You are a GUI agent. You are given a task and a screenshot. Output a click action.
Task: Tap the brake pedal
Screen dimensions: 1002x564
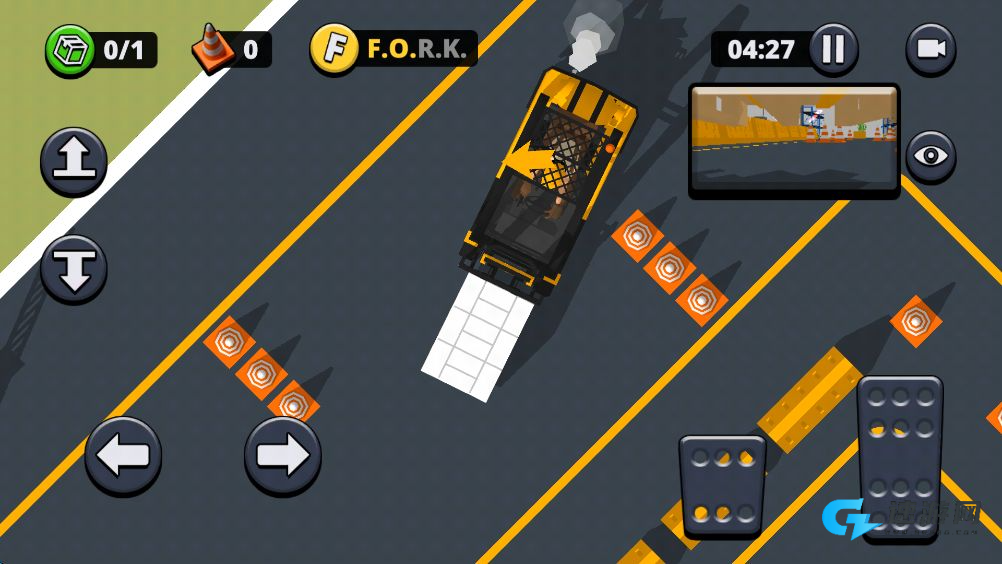[x=722, y=485]
